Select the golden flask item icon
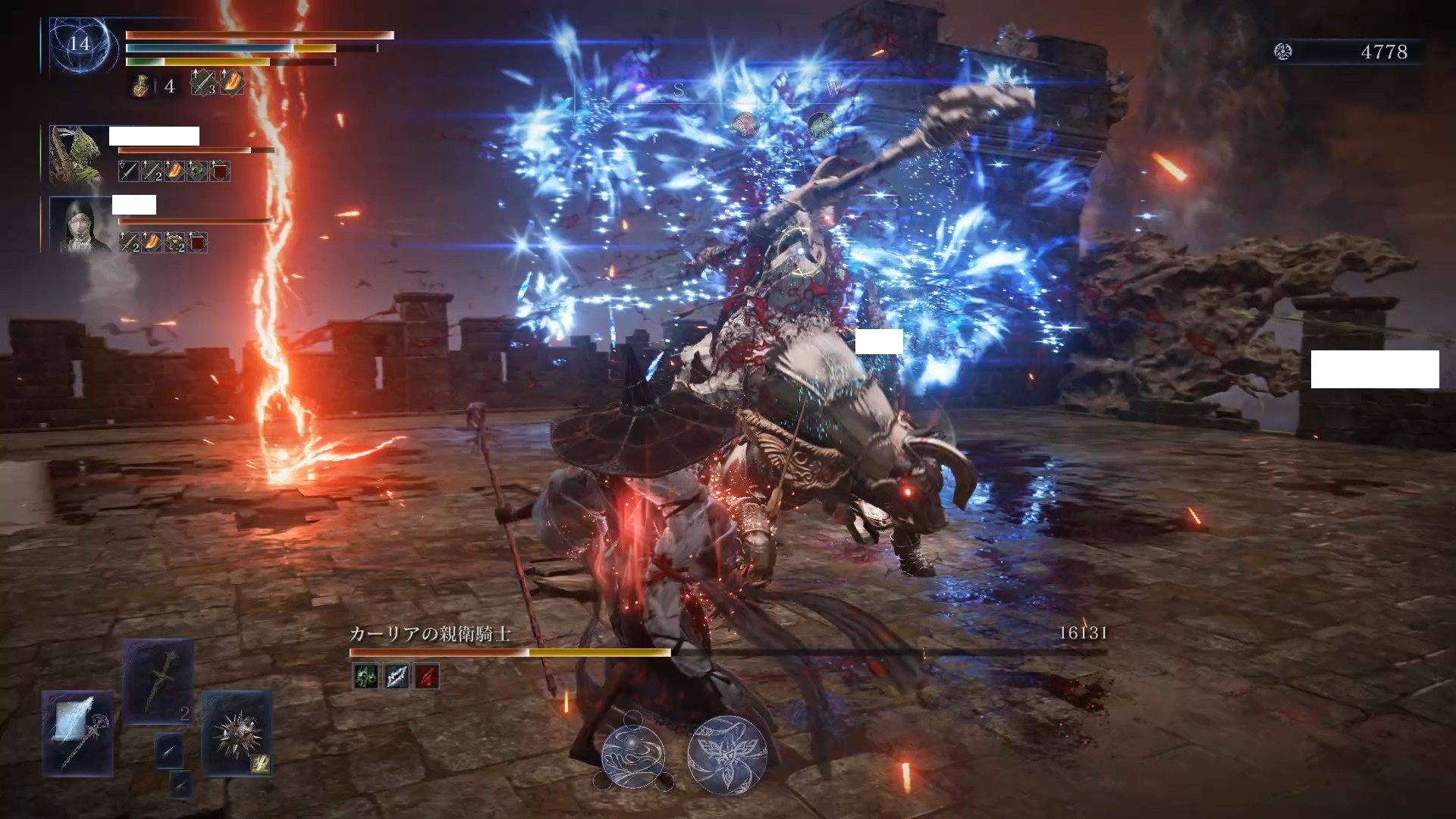The image size is (1456, 819). 140,86
